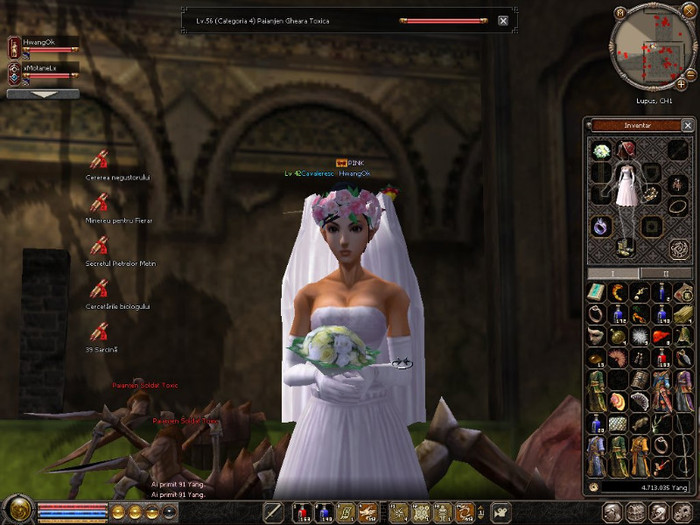
Task: Open the Cererea negustorului quest scroll
Action: coord(99,160)
